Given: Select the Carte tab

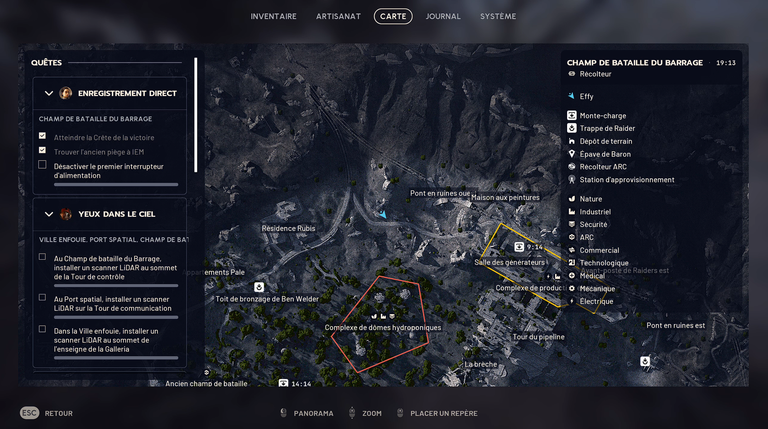Looking at the screenshot, I should [393, 16].
